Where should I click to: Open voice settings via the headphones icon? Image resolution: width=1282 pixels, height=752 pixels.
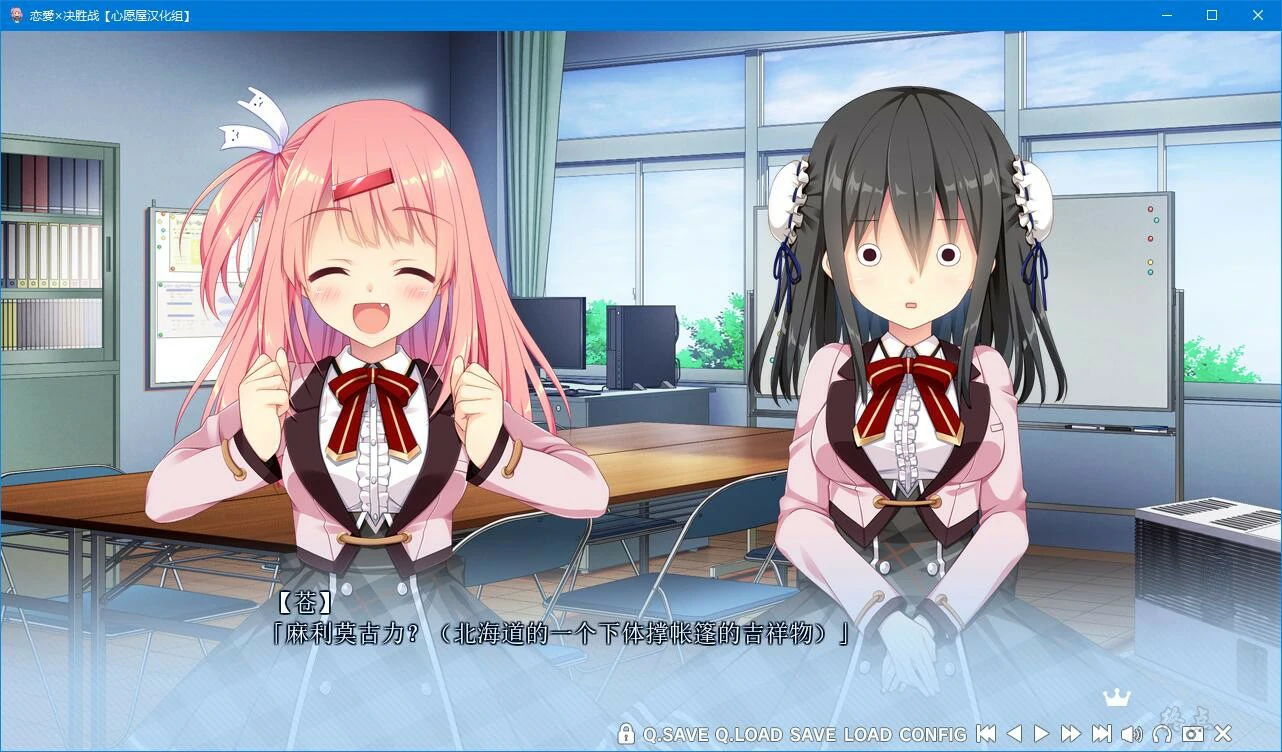click(1163, 733)
